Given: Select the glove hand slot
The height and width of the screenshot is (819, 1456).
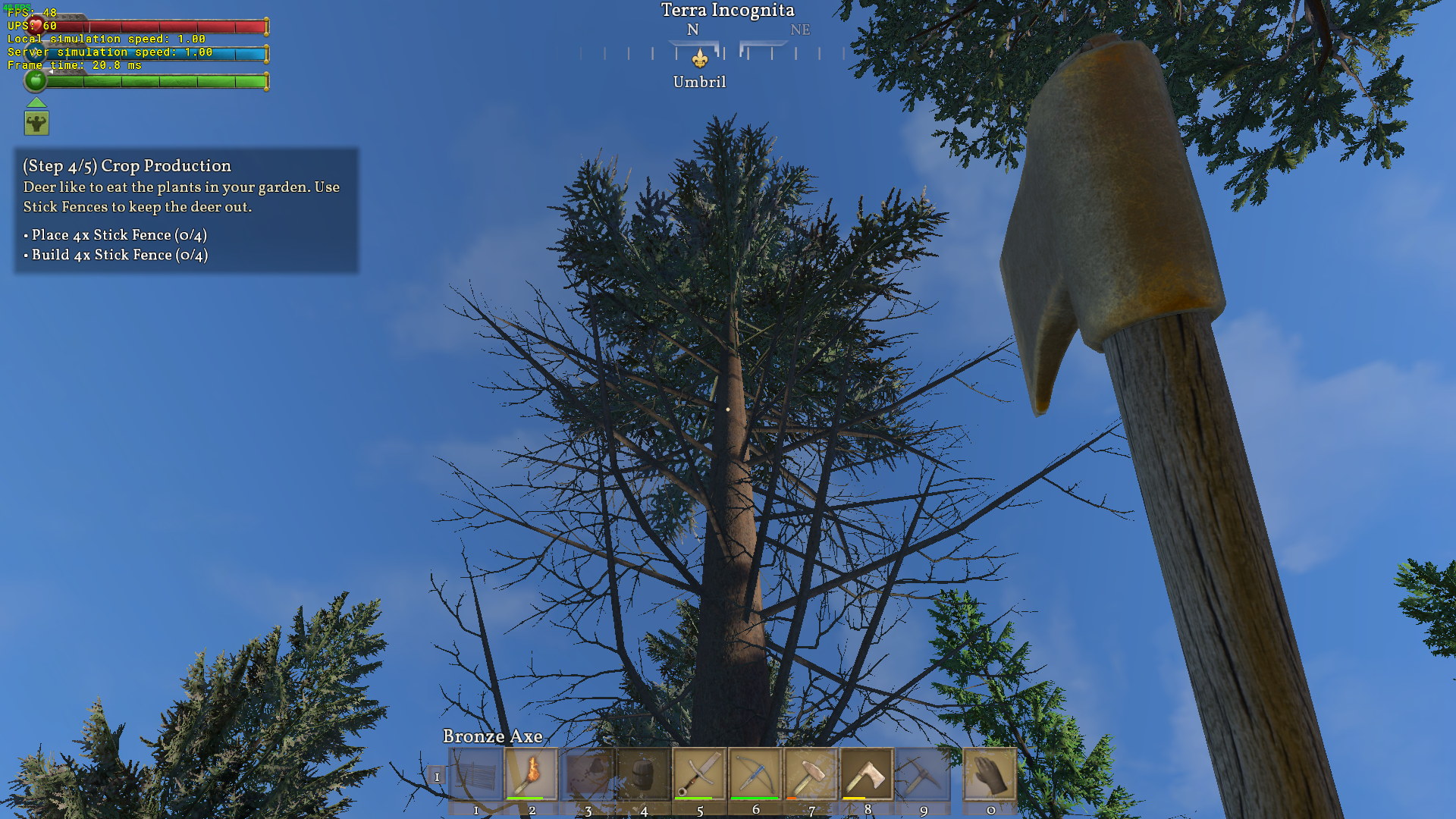Looking at the screenshot, I should point(990,775).
